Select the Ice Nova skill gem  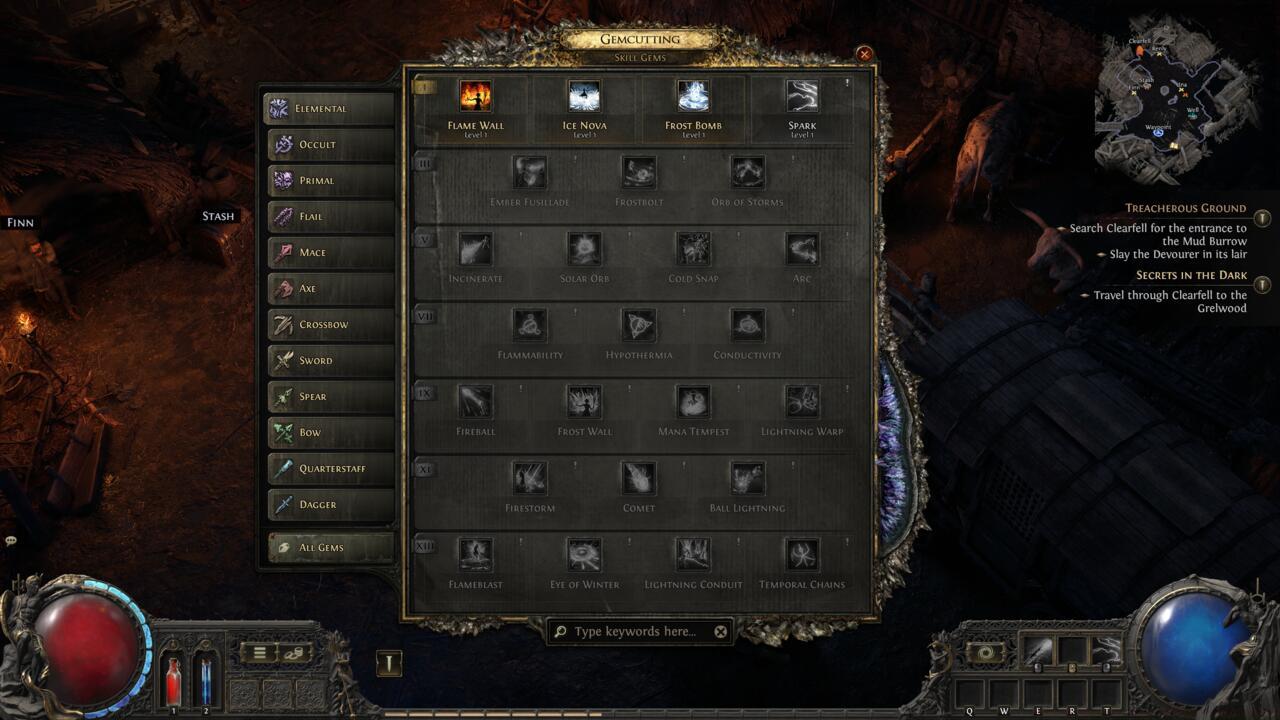tap(584, 98)
